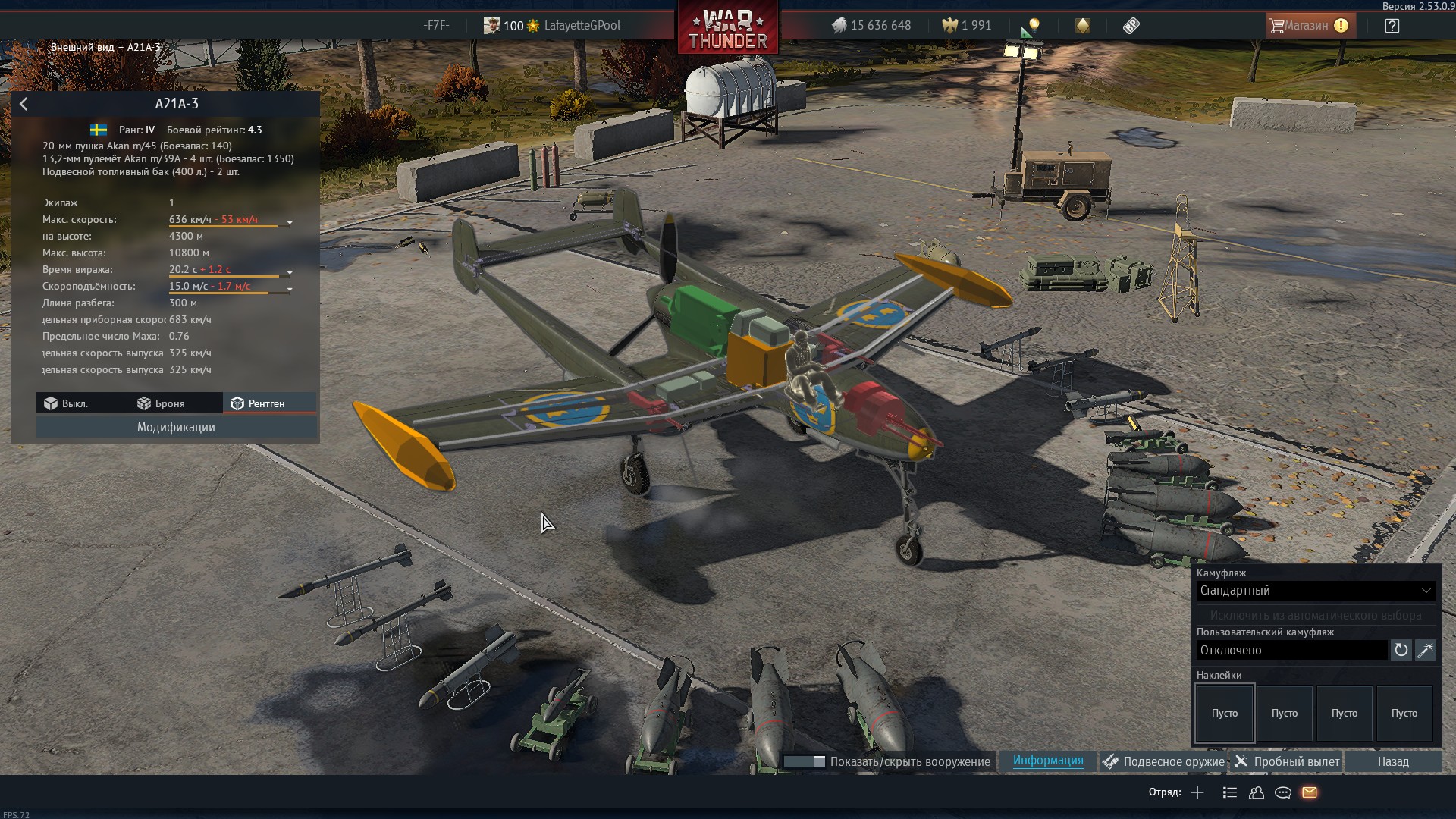Click the Назад button
The height and width of the screenshot is (819, 1456).
tap(1393, 761)
